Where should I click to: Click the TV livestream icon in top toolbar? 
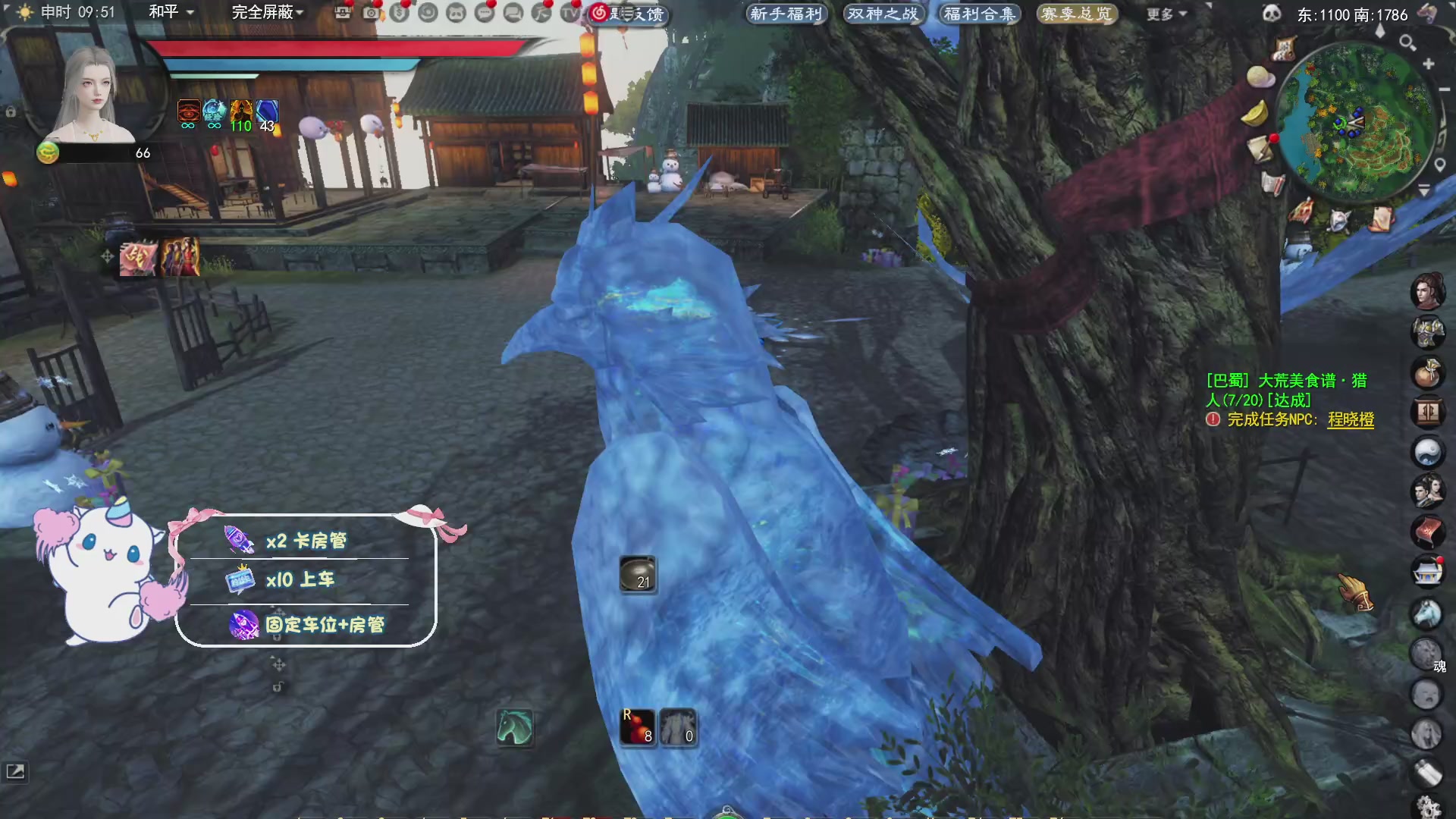tap(570, 14)
